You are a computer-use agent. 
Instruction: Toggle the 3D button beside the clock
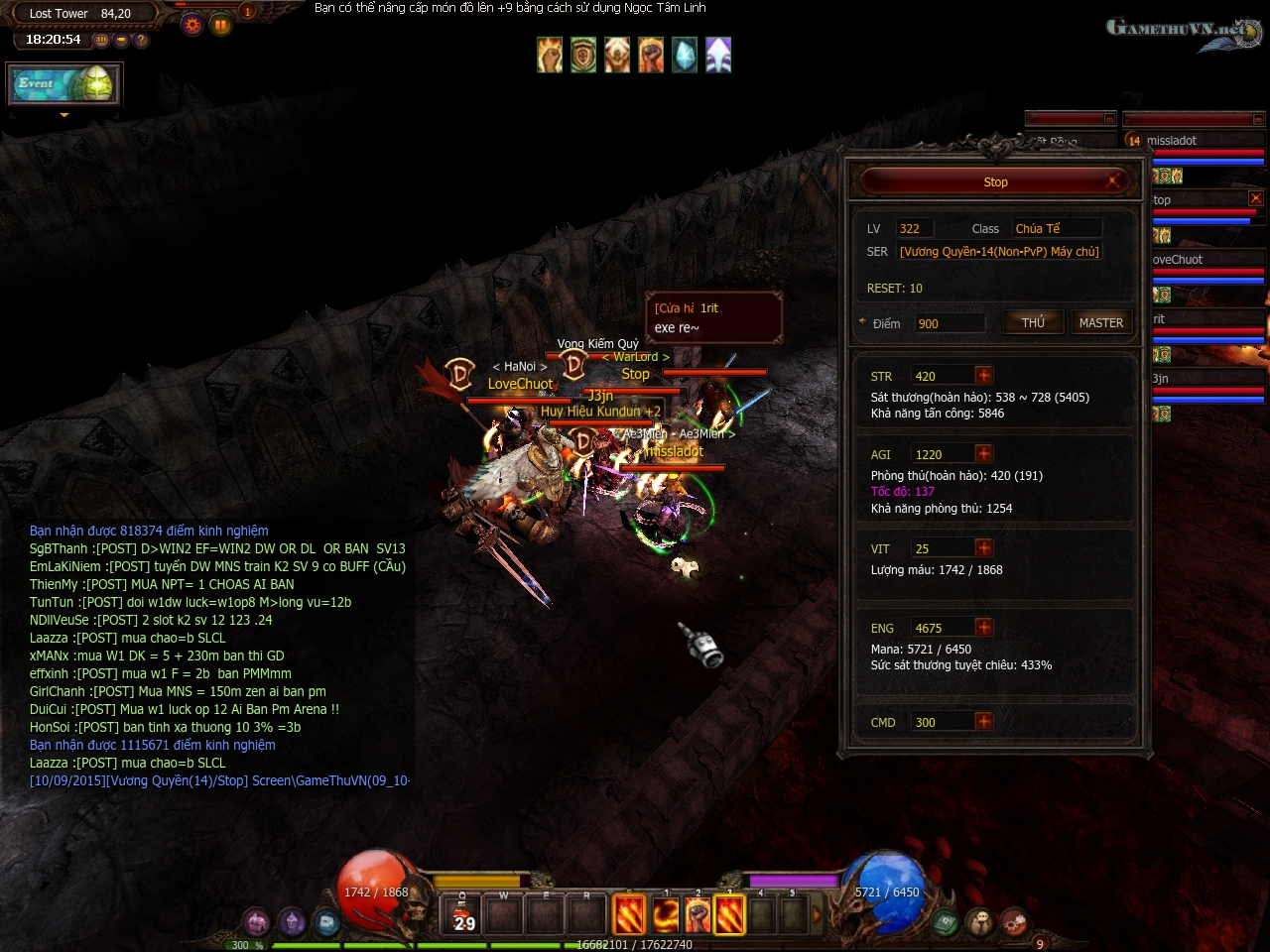click(101, 40)
